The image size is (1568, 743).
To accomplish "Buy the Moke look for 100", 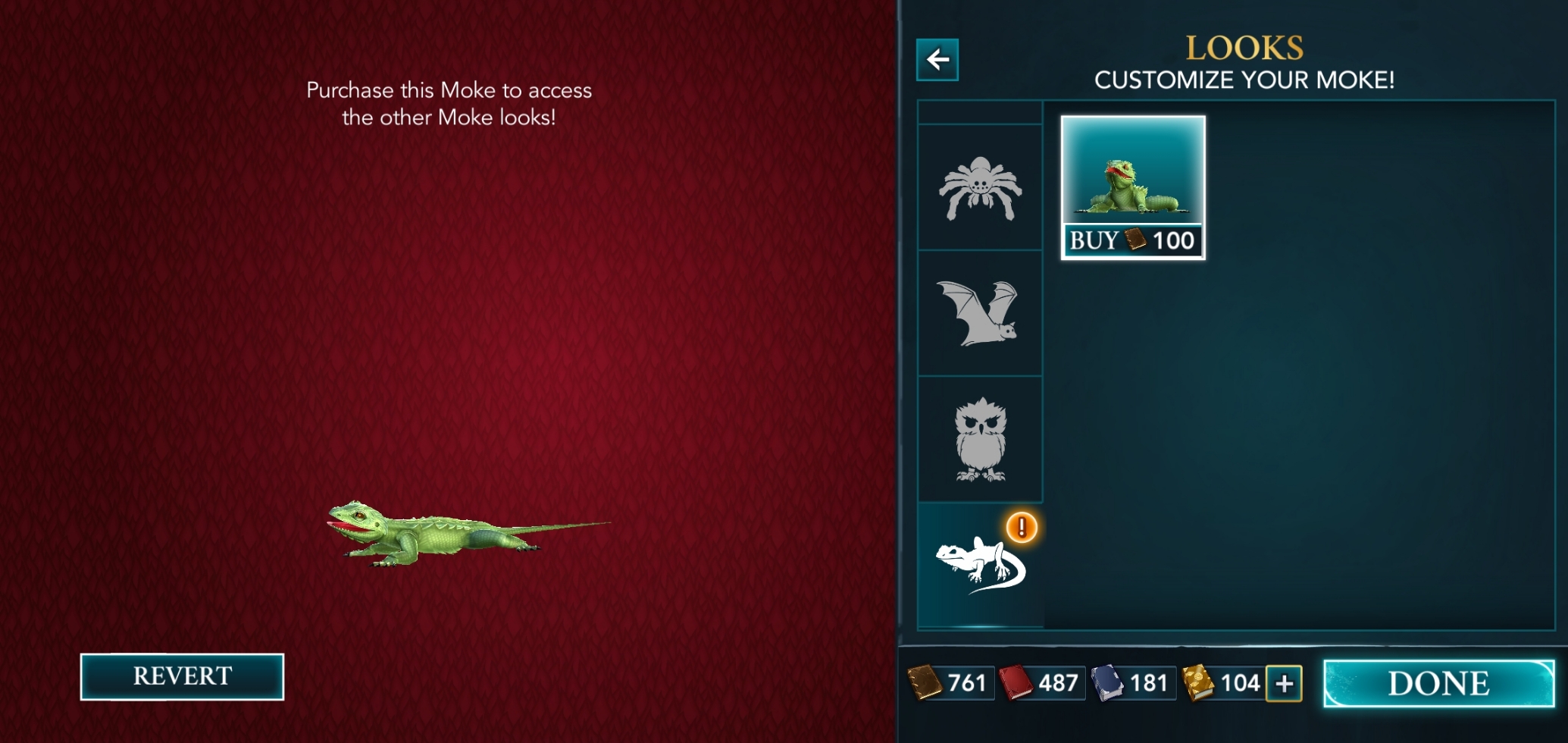I will click(x=1132, y=241).
